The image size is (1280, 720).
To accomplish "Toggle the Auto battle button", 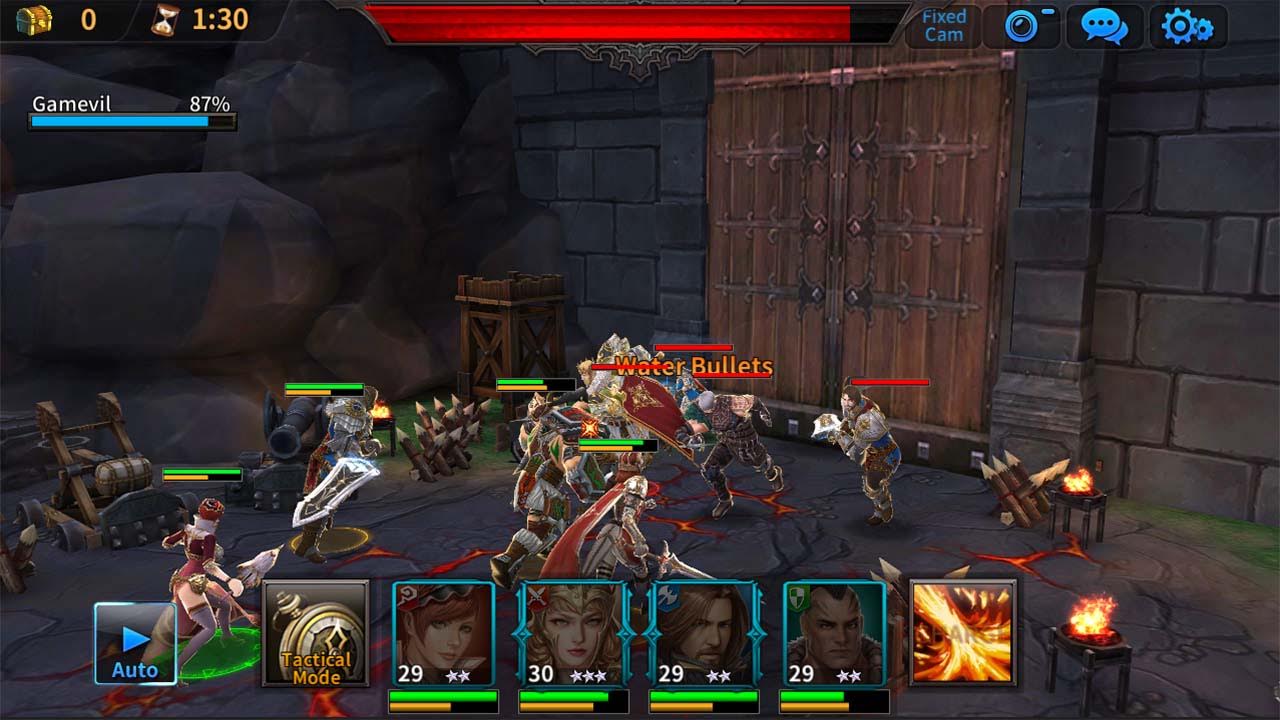I will (135, 643).
